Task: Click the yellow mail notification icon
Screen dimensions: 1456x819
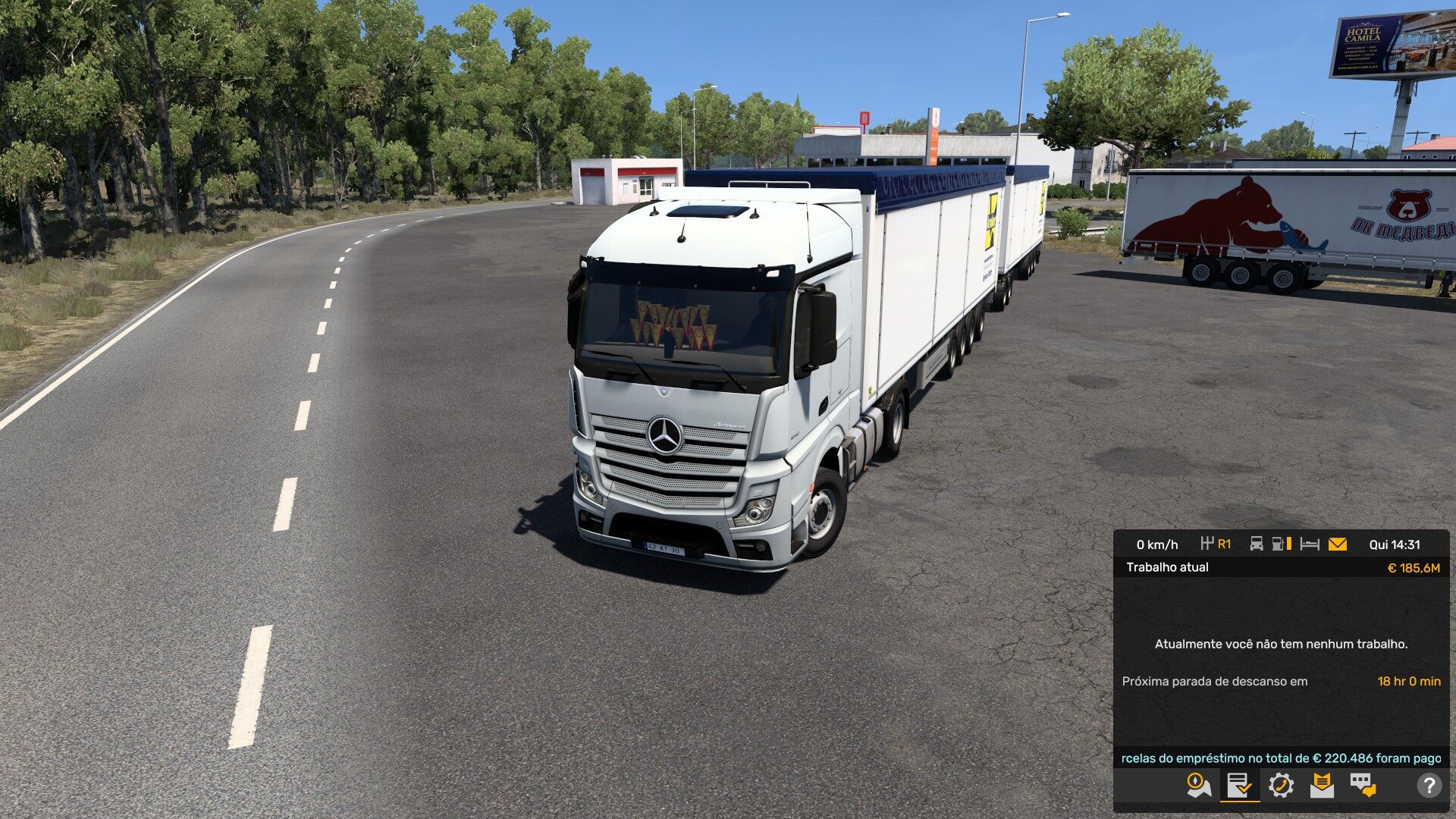Action: (x=1338, y=544)
